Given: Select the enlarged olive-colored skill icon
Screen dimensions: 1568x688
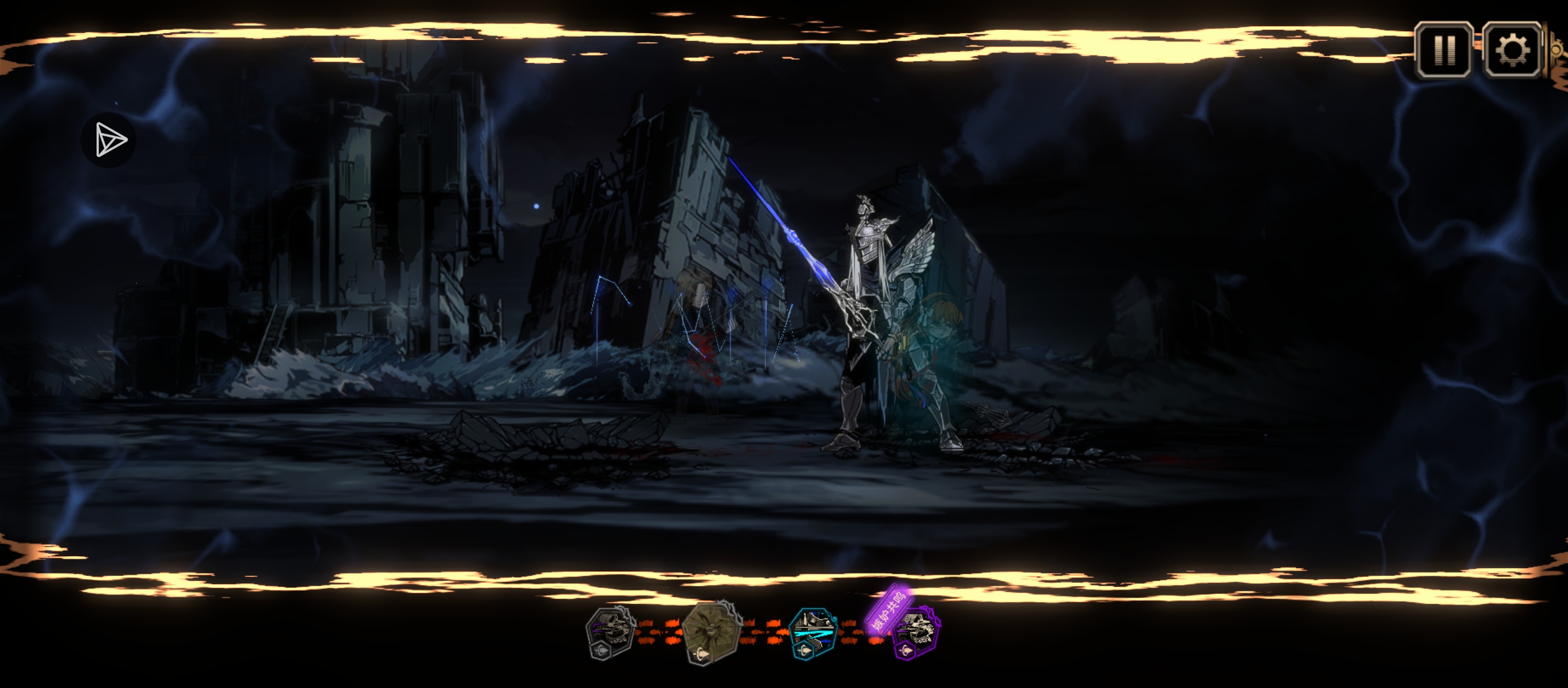Looking at the screenshot, I should 711,633.
